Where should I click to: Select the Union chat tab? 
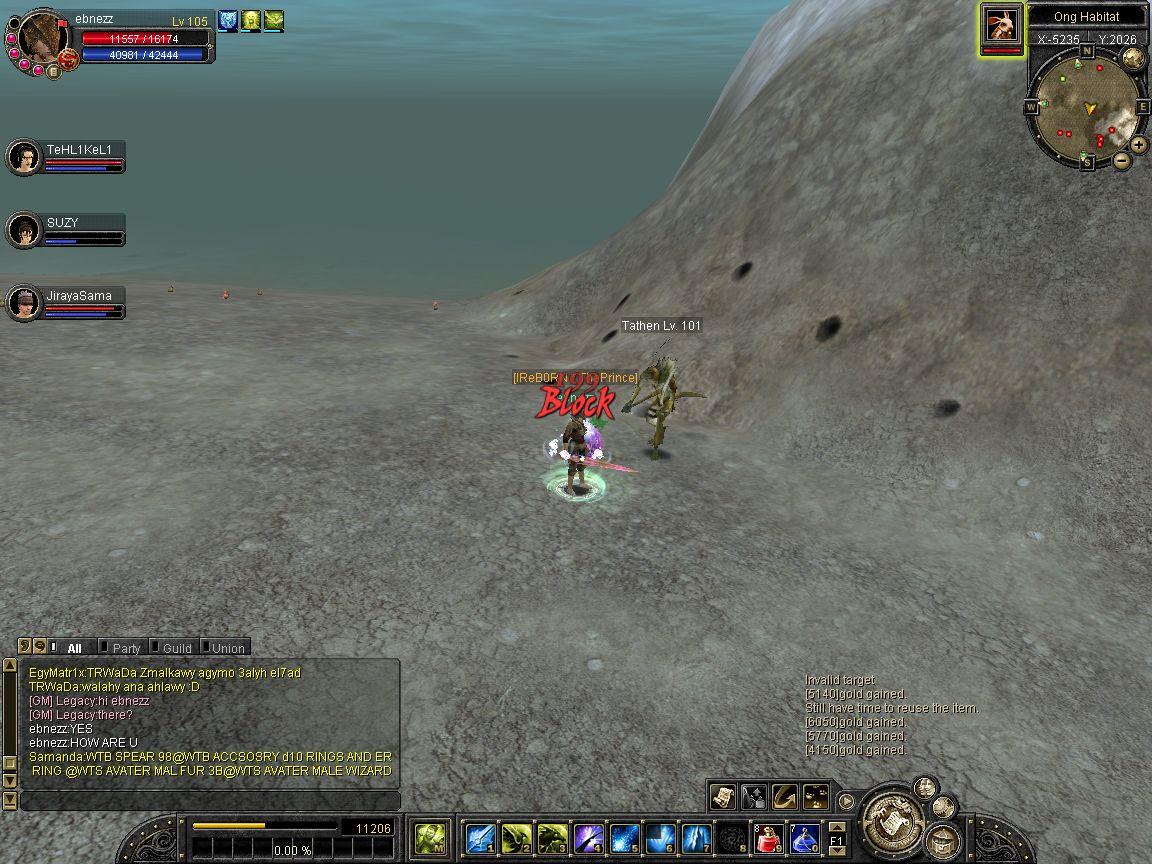[227, 648]
